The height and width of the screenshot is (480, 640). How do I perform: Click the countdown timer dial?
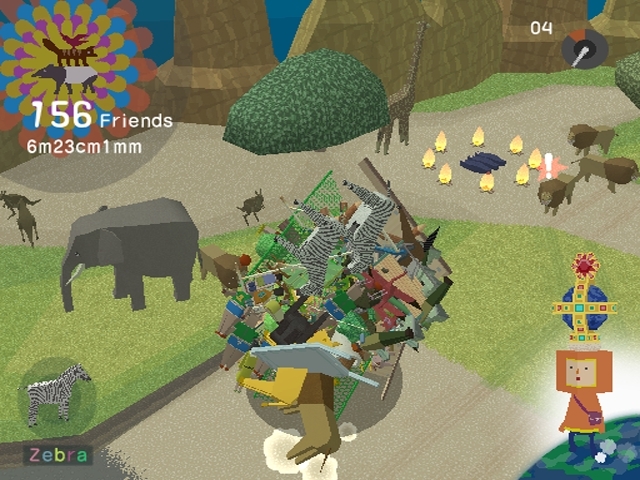click(x=583, y=47)
